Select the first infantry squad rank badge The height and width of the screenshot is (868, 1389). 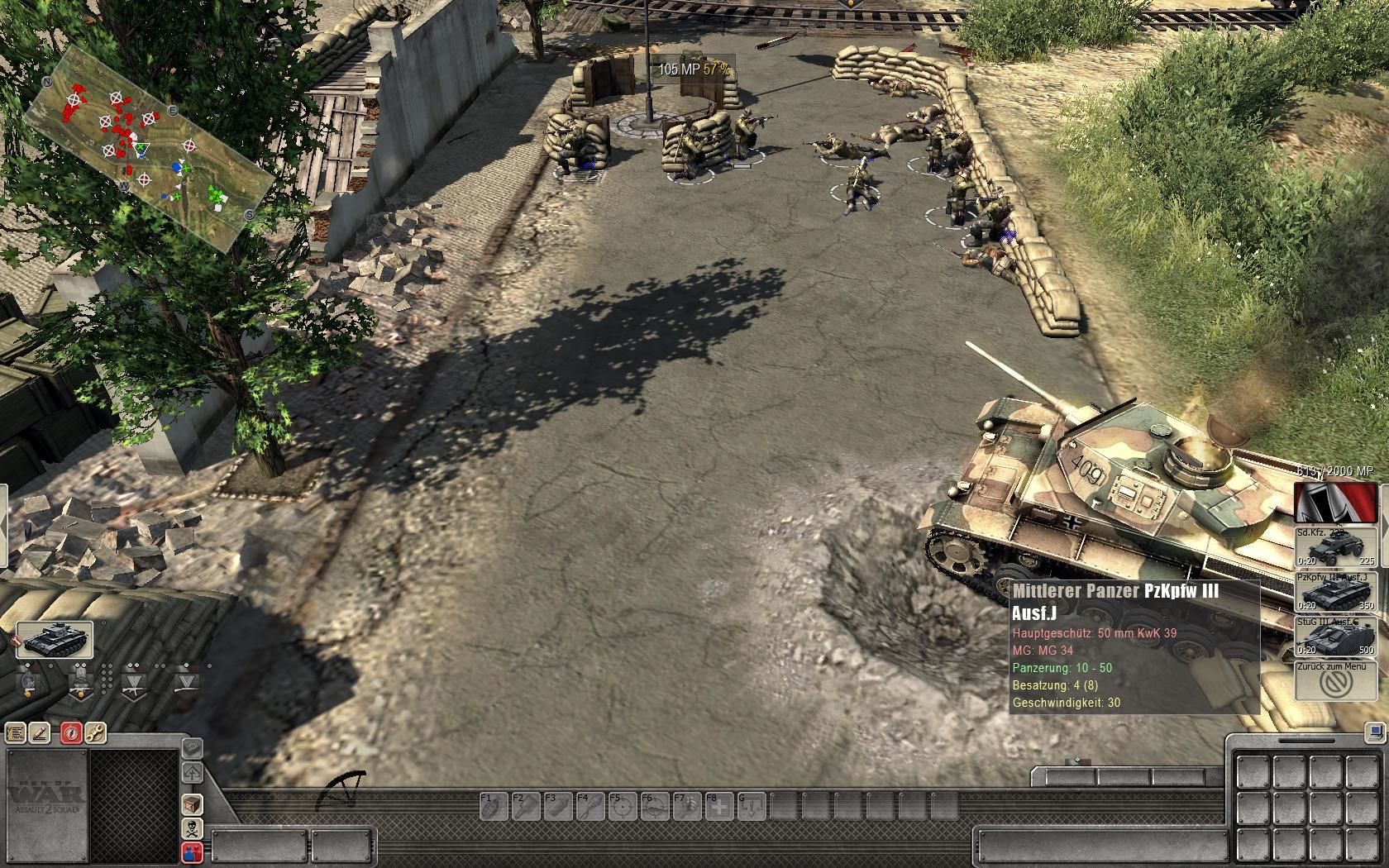click(x=30, y=681)
